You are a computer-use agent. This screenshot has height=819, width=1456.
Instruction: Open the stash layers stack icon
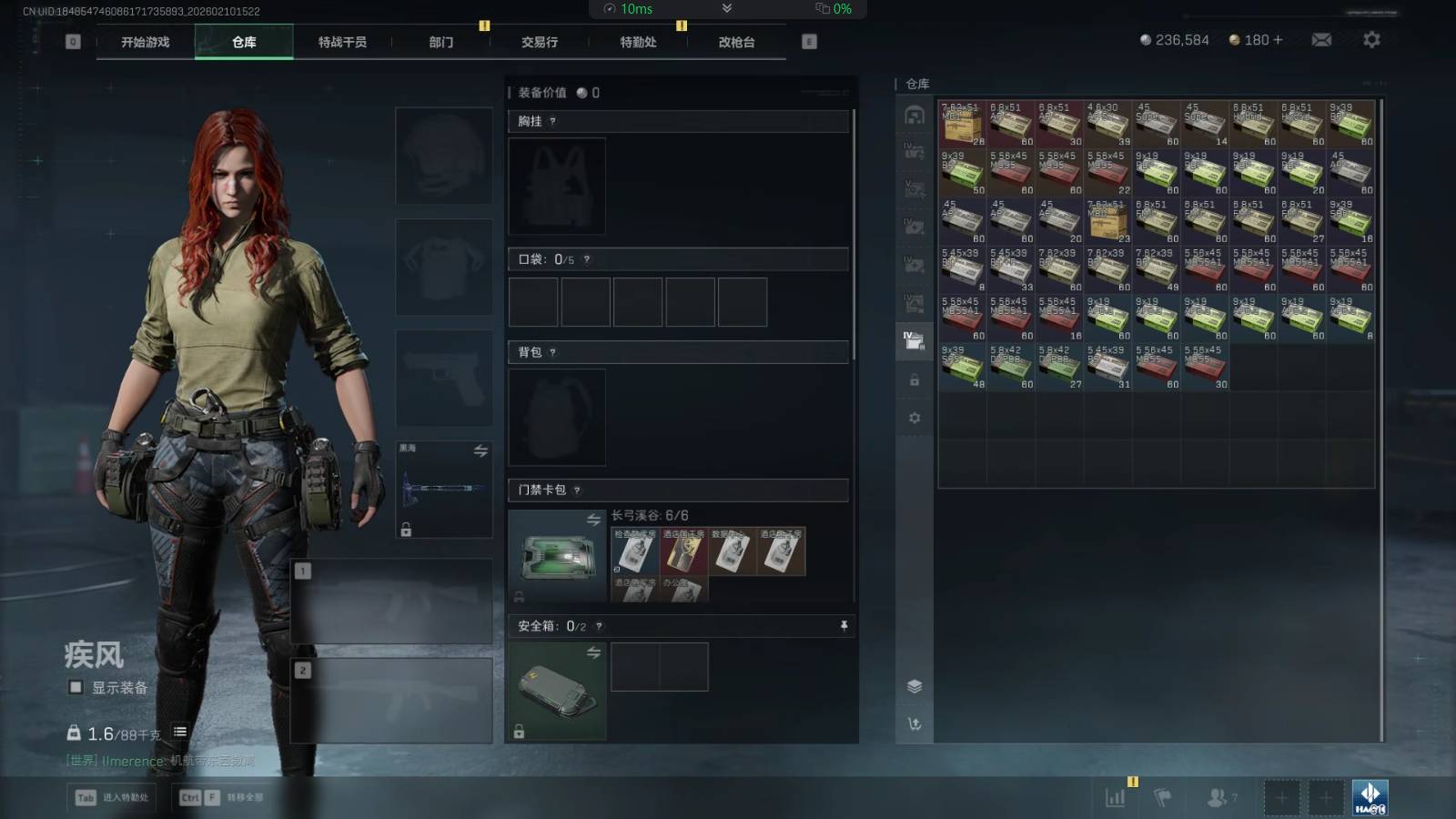pos(915,686)
